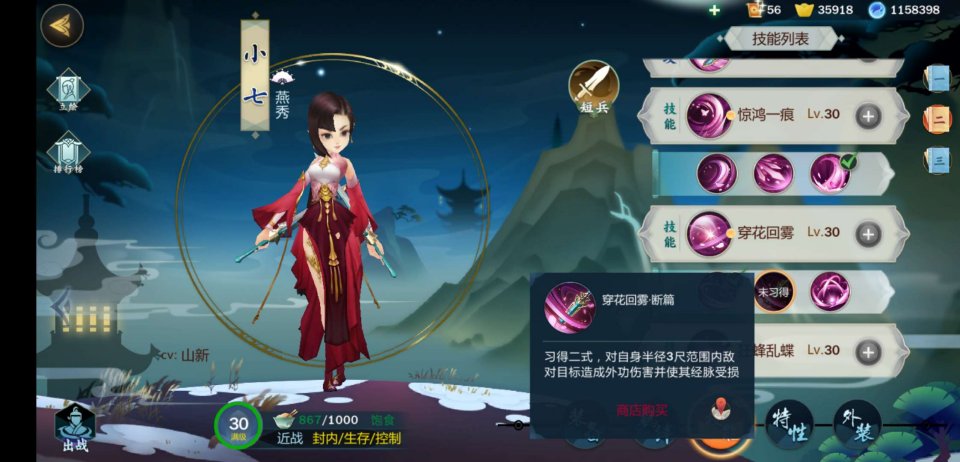This screenshot has width=960, height=462.
Task: Add currency with the green plus
Action: (714, 10)
